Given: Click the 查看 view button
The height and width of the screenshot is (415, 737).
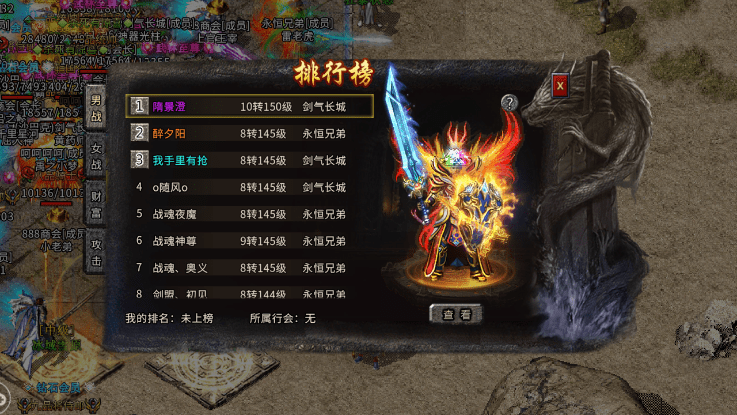Looking at the screenshot, I should point(456,313).
